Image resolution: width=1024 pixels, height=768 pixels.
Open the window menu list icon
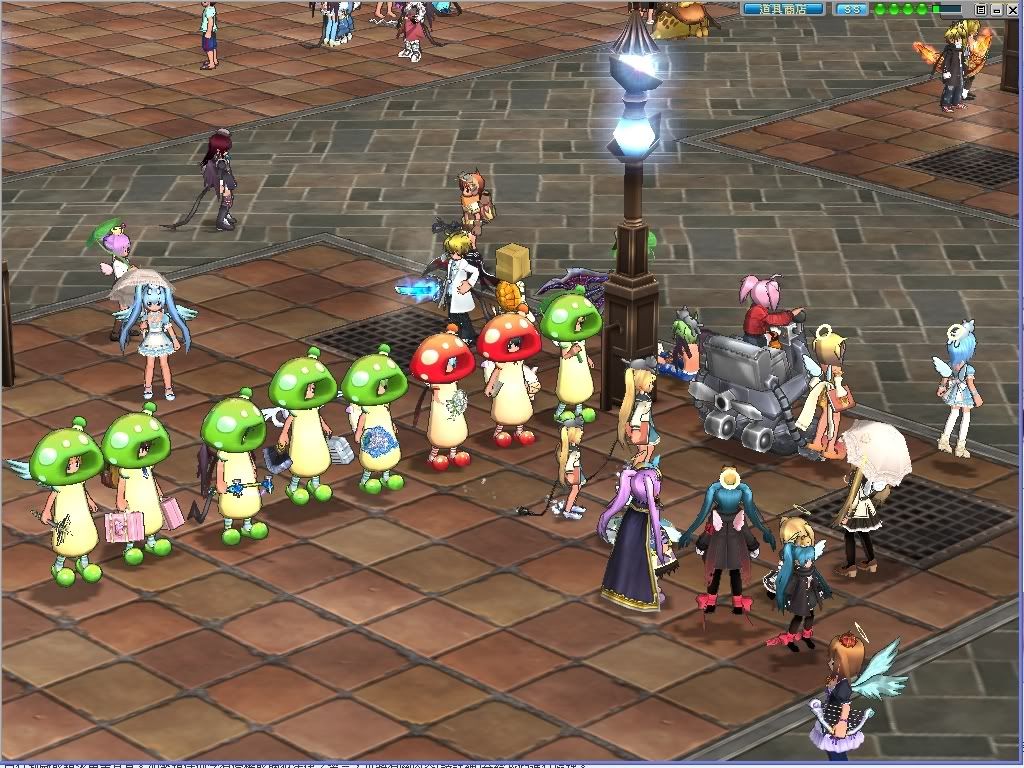tap(981, 9)
